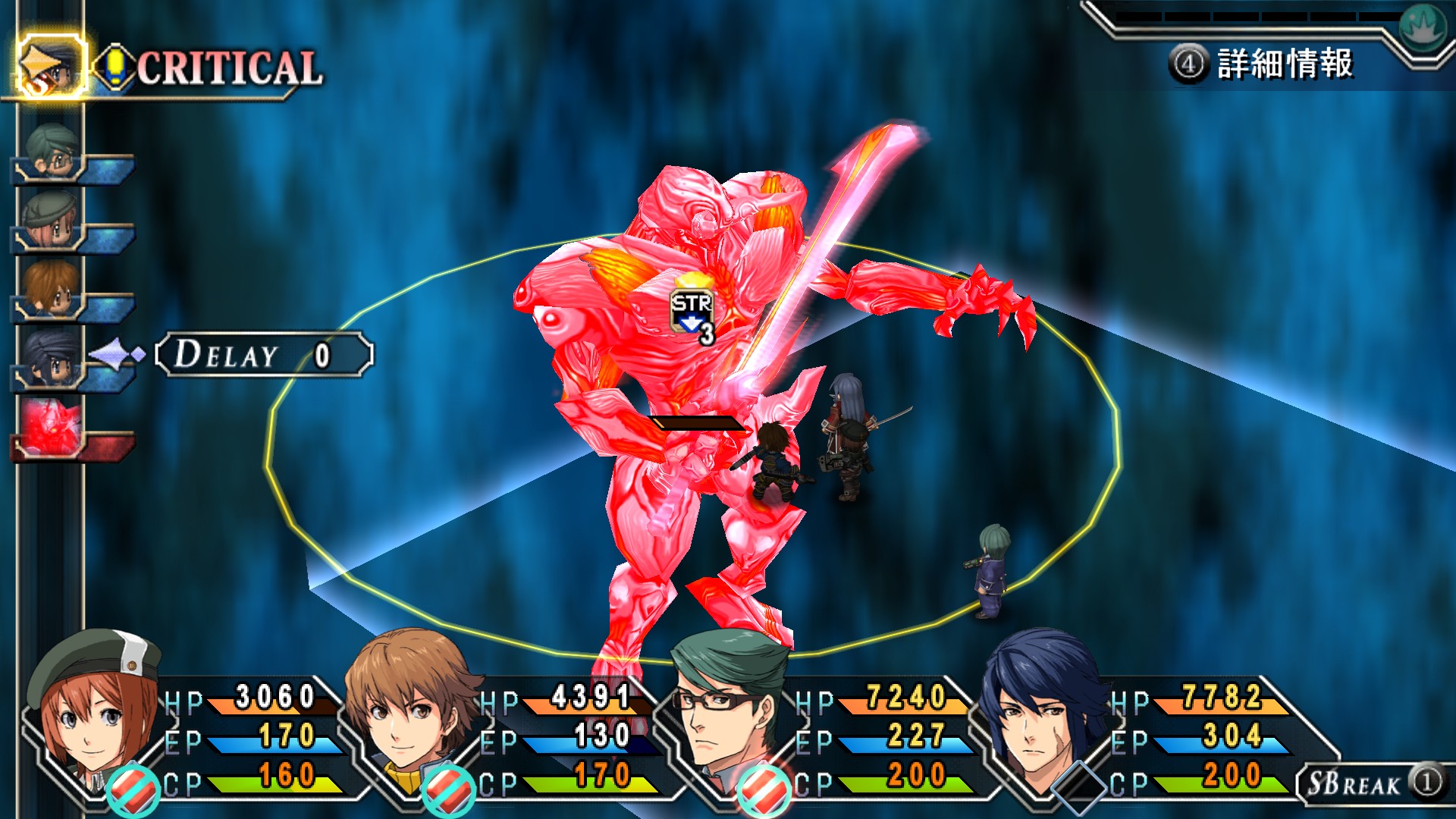Choose the brown-haired hero's turn order icon

[x=50, y=288]
